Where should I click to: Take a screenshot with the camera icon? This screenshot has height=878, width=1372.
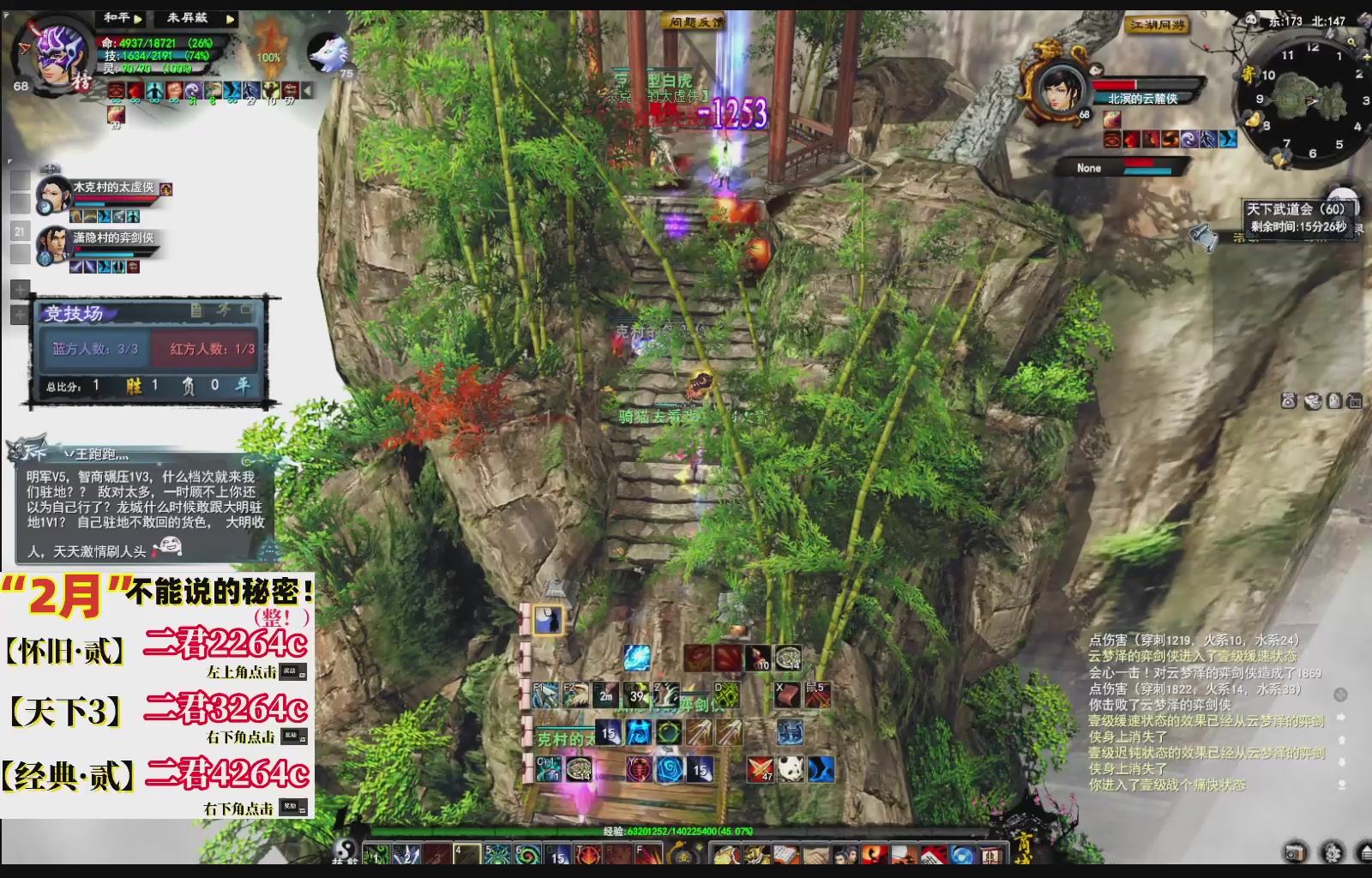point(1295,852)
